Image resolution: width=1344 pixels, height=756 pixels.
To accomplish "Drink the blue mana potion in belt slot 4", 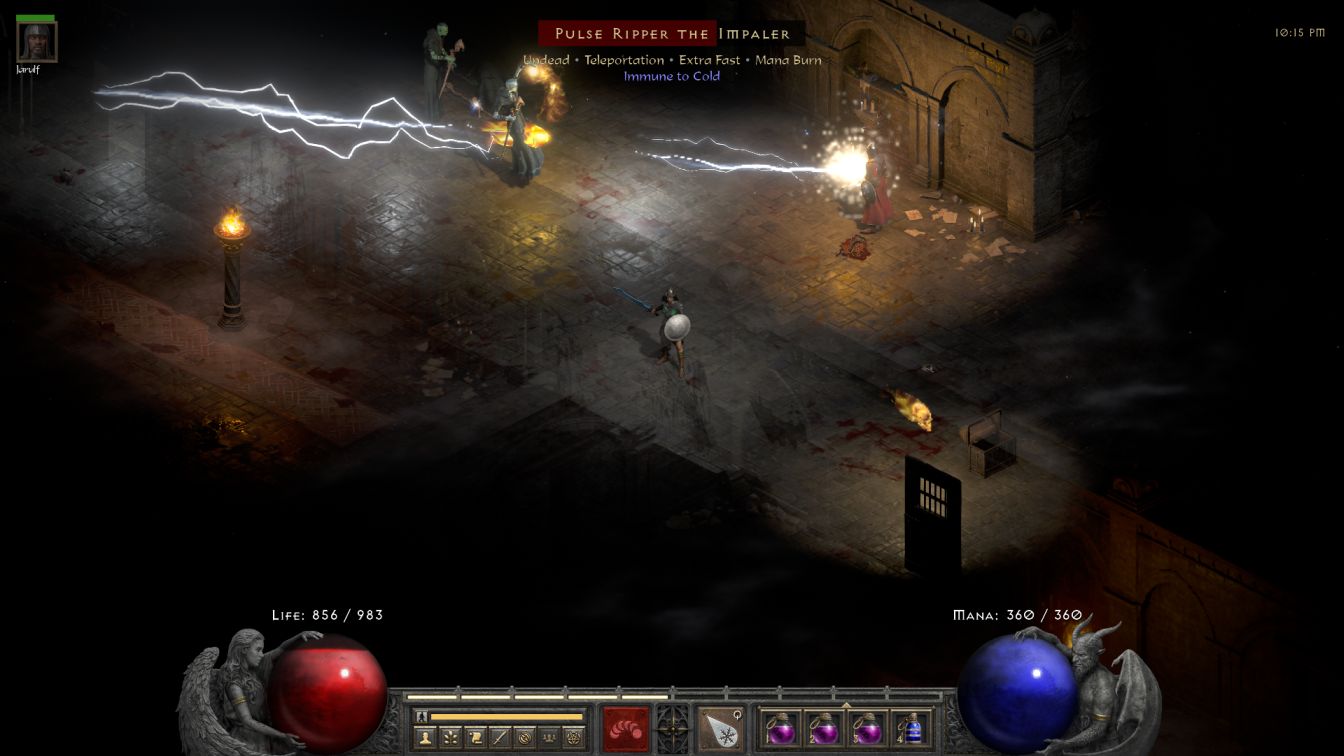I will click(x=911, y=728).
